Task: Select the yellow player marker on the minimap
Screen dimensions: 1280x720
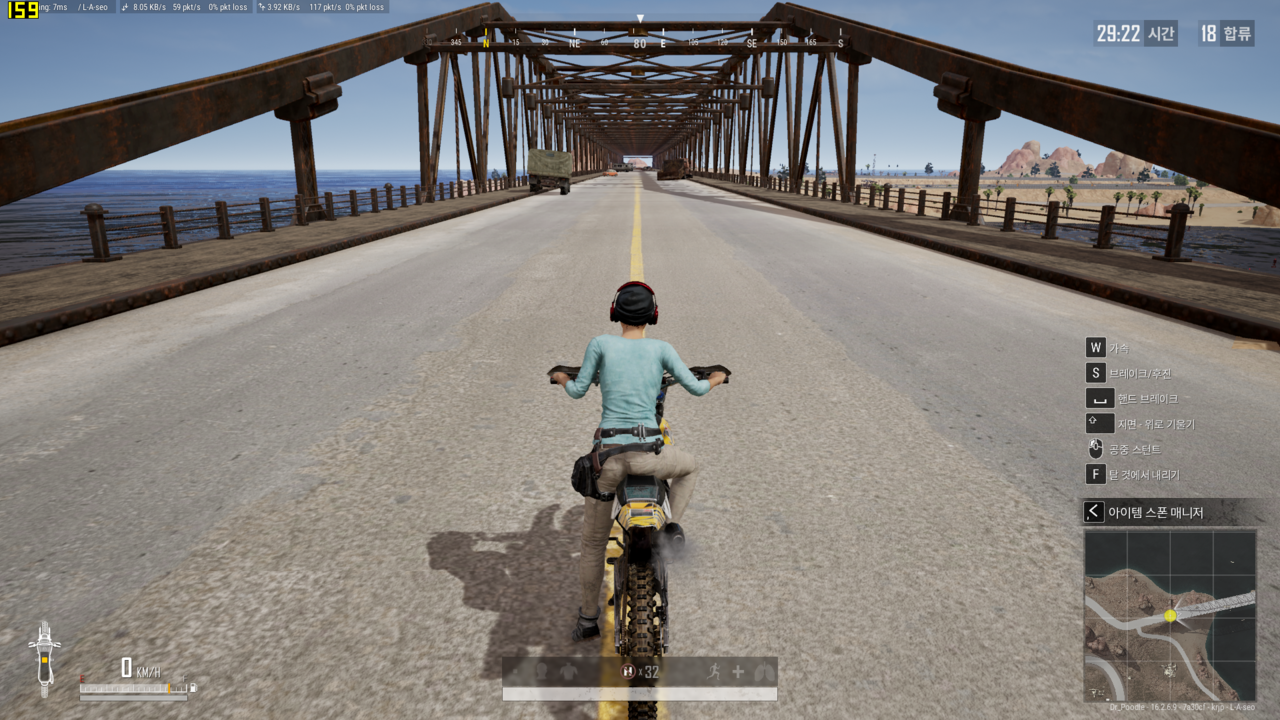Action: (1170, 616)
